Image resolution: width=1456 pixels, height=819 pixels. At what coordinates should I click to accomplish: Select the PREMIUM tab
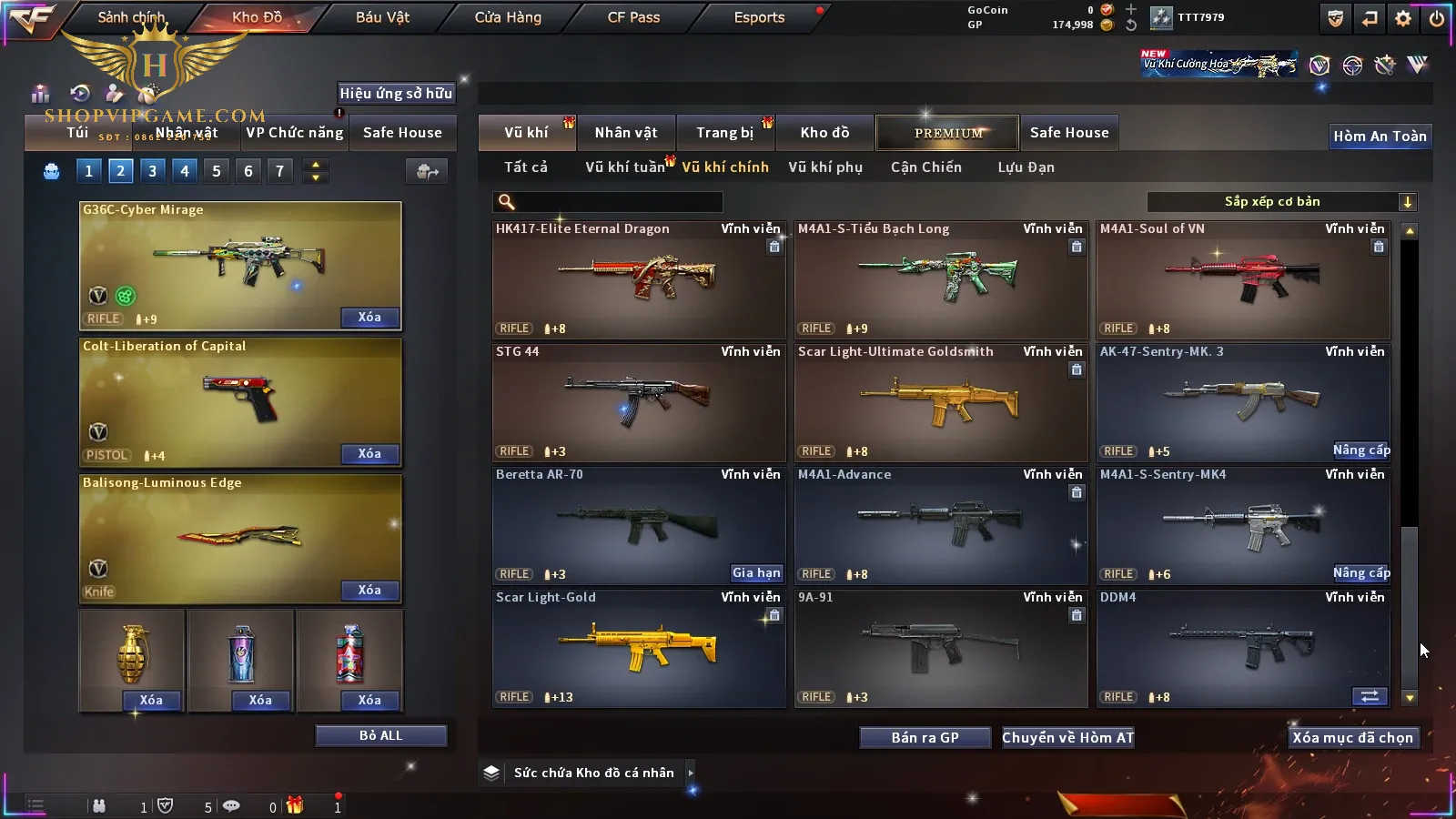pyautogui.click(x=948, y=133)
